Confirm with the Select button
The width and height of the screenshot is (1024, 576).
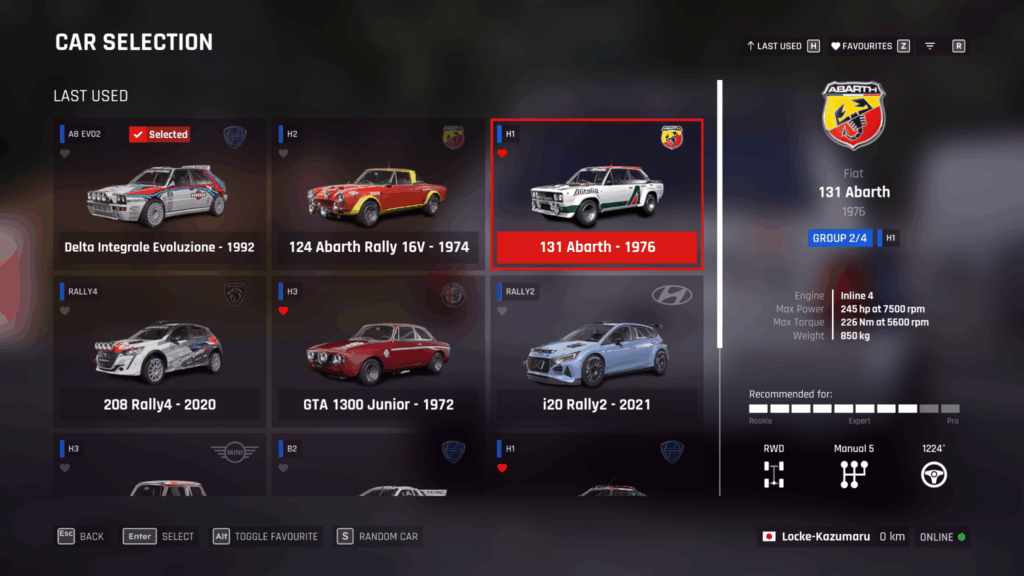coord(159,536)
